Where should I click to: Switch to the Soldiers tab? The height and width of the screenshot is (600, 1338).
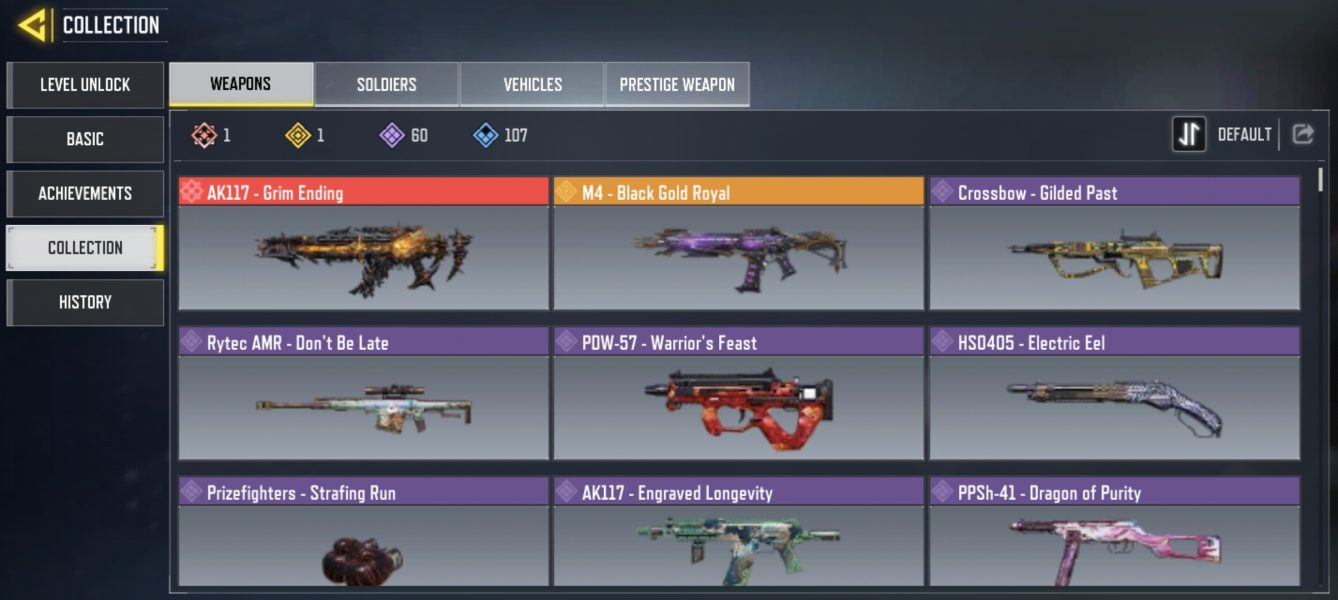[386, 85]
